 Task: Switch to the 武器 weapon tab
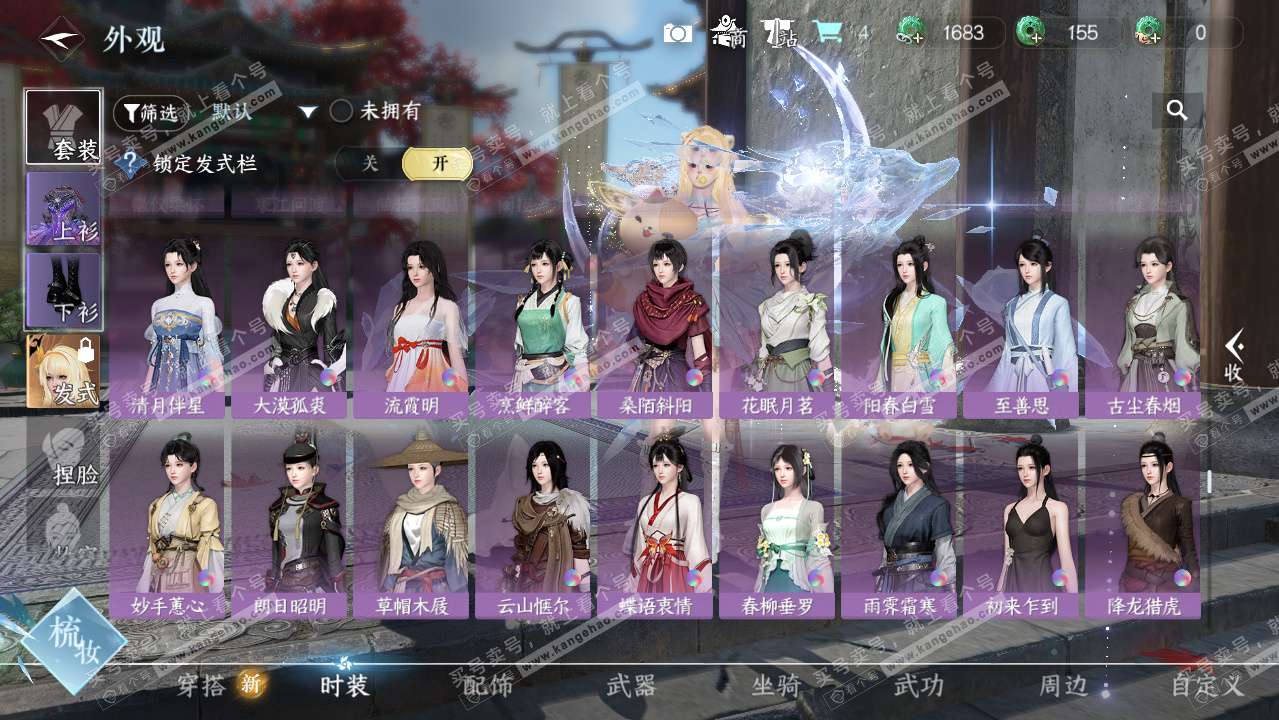631,685
